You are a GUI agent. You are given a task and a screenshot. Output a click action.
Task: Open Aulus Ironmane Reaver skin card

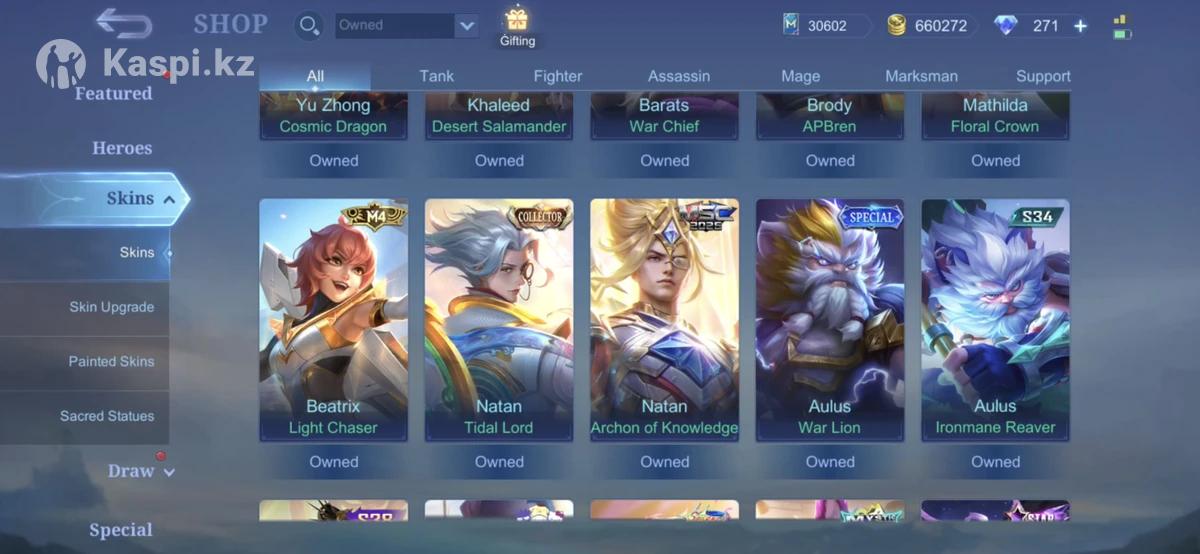(x=995, y=320)
